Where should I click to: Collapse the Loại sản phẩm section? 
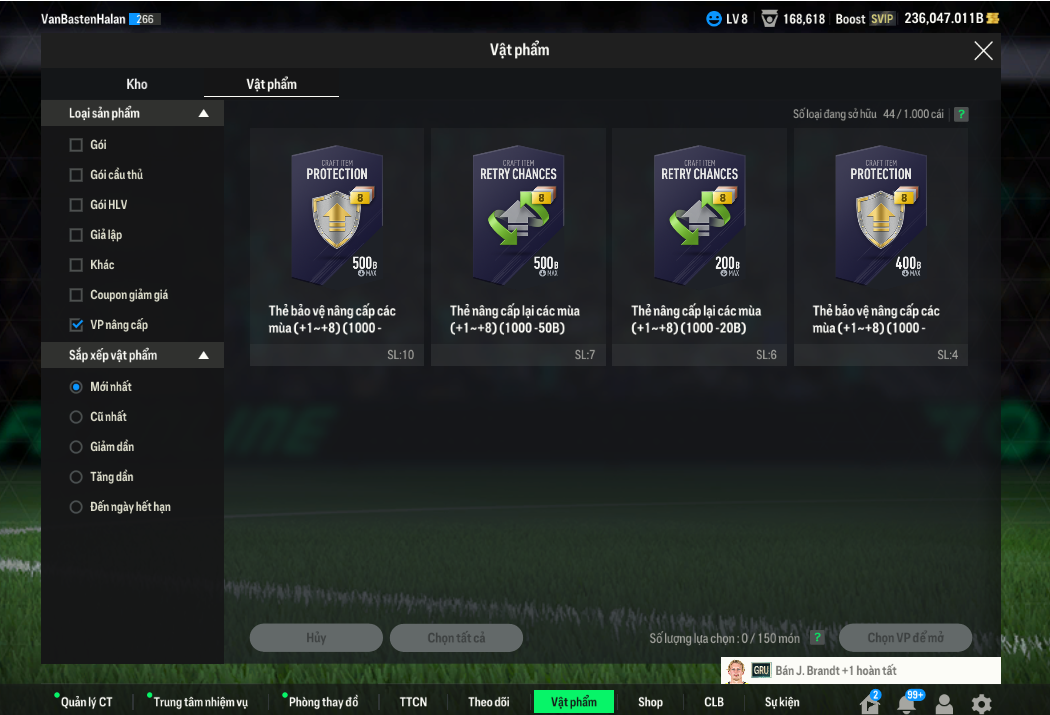(x=204, y=114)
